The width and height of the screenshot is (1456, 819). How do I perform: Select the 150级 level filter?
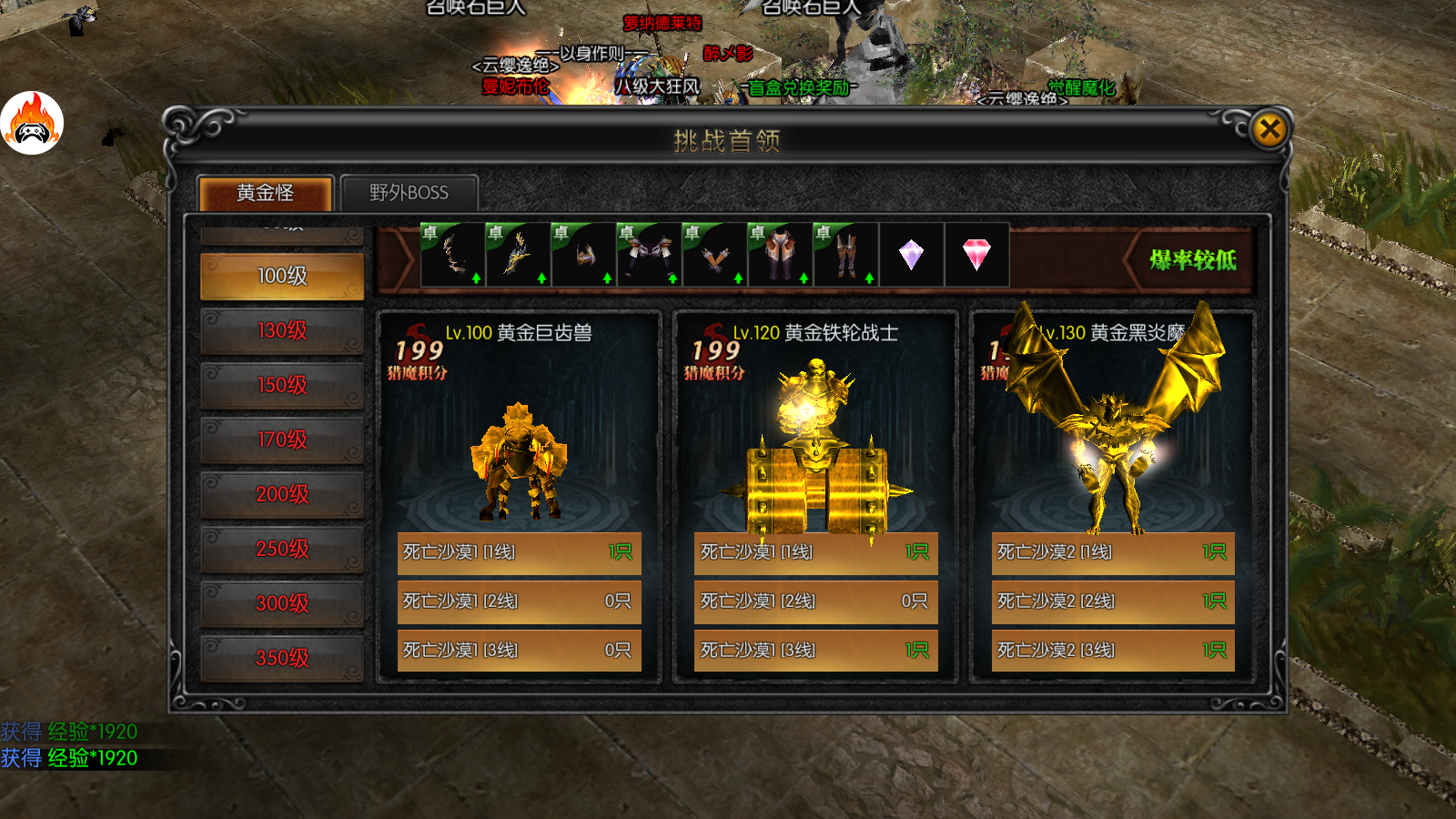[x=282, y=385]
